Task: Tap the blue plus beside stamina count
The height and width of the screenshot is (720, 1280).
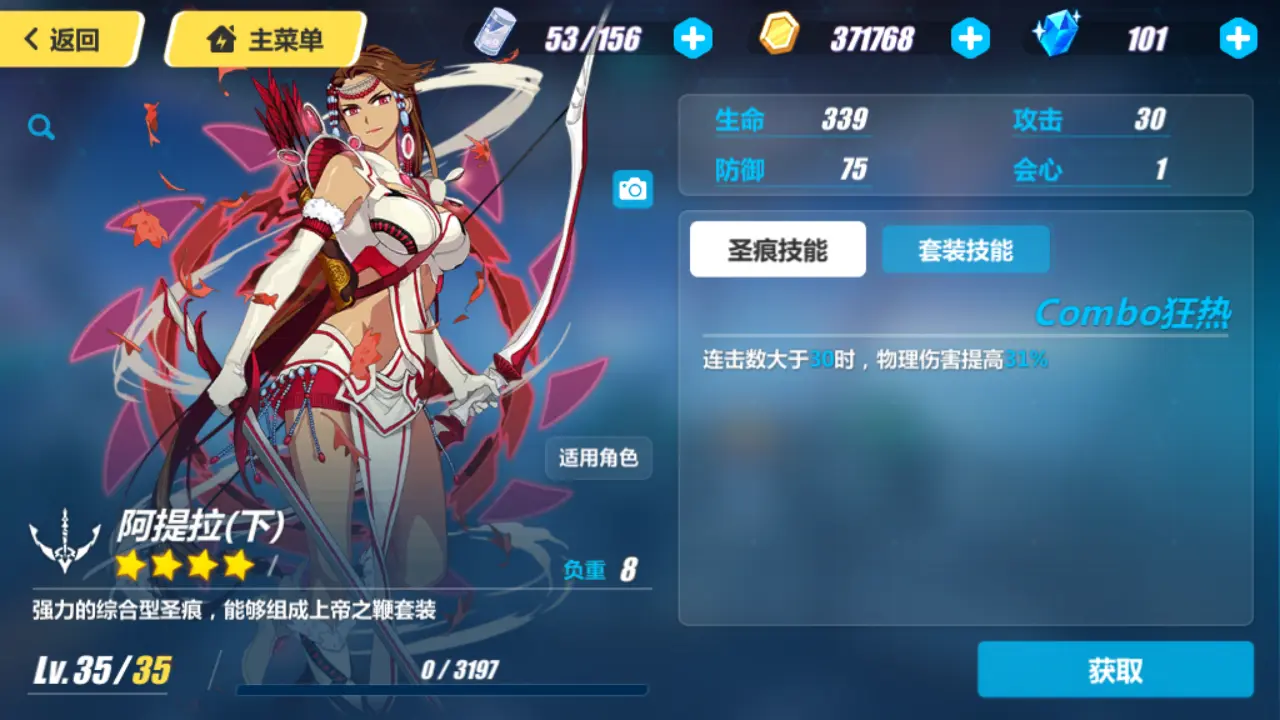Action: (692, 36)
